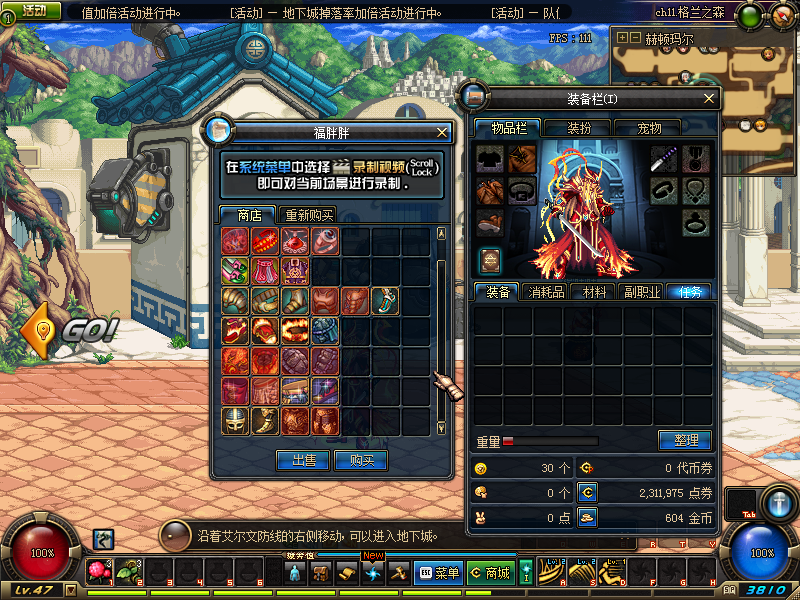Click the 出售 sell button

click(x=304, y=460)
